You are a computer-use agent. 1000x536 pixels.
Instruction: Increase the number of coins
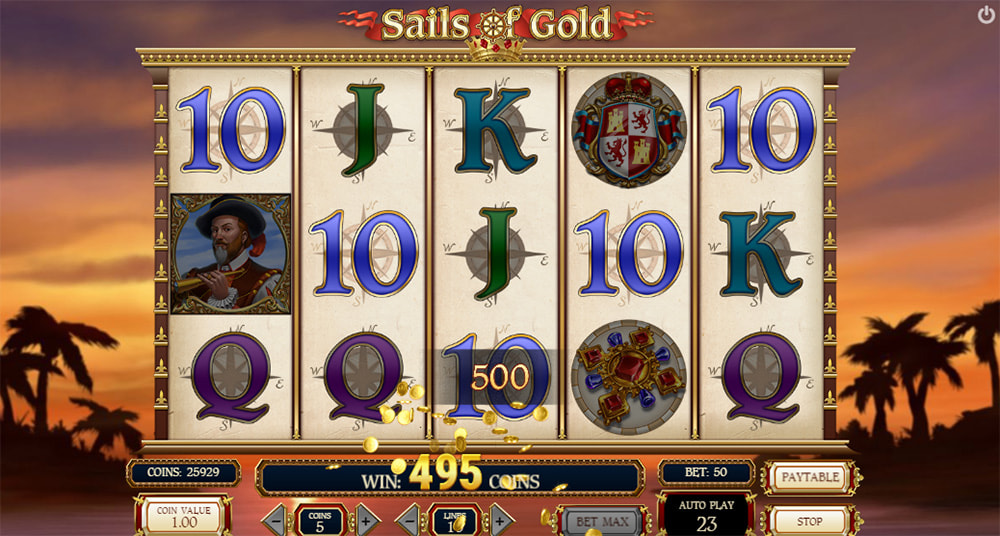point(367,521)
